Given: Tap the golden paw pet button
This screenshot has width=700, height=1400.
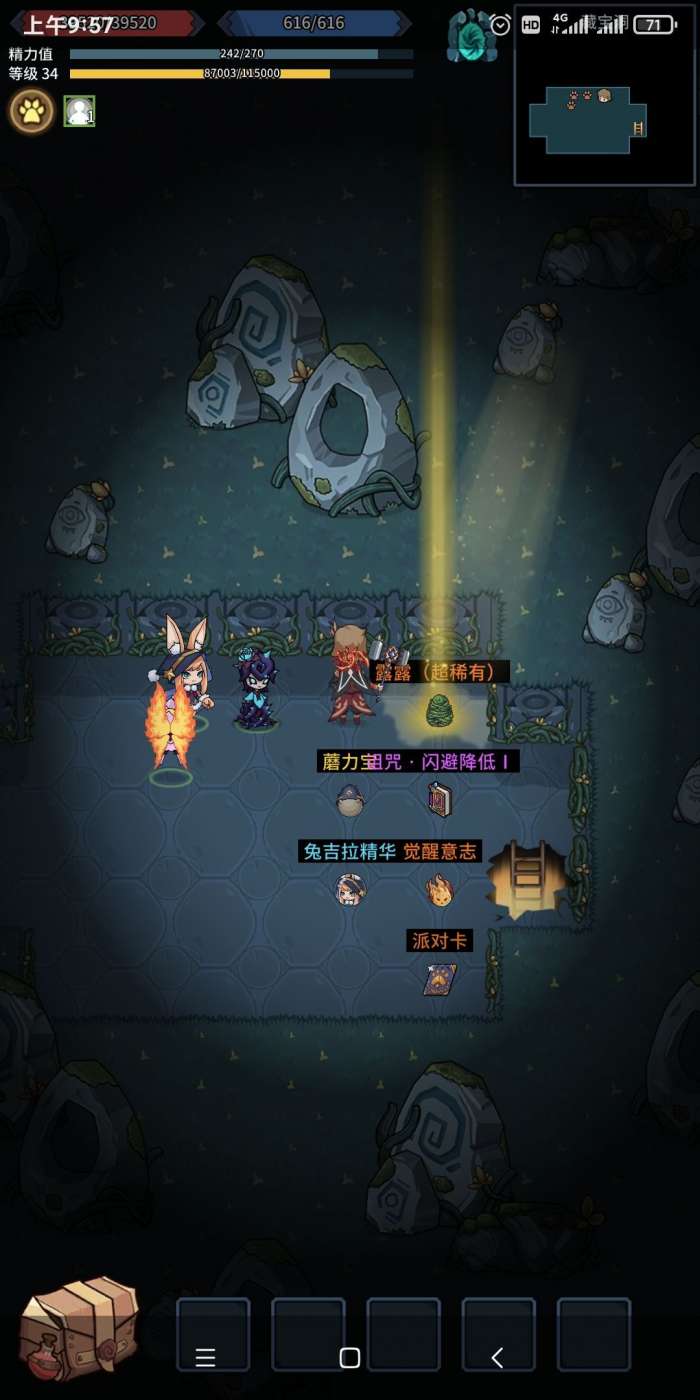Looking at the screenshot, I should click(32, 111).
